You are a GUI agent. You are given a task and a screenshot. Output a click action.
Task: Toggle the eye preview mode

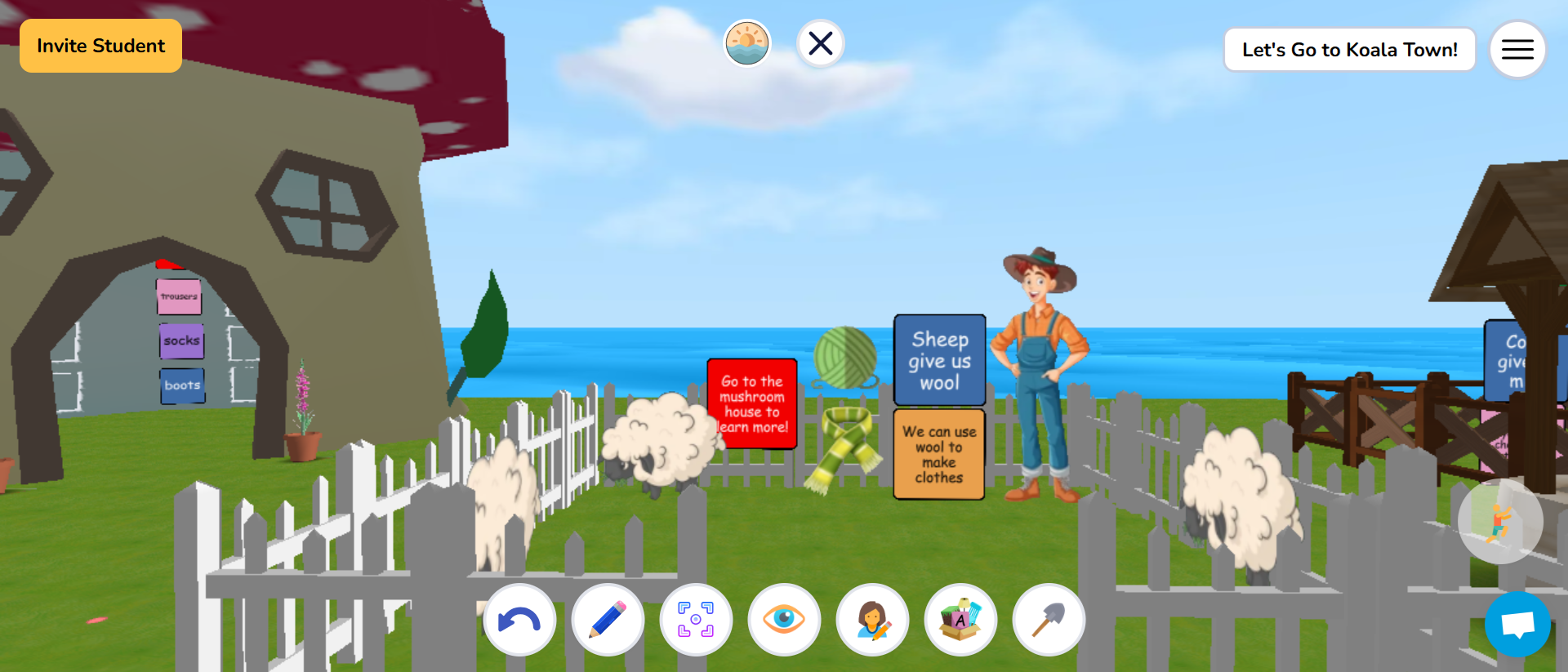pos(784,620)
